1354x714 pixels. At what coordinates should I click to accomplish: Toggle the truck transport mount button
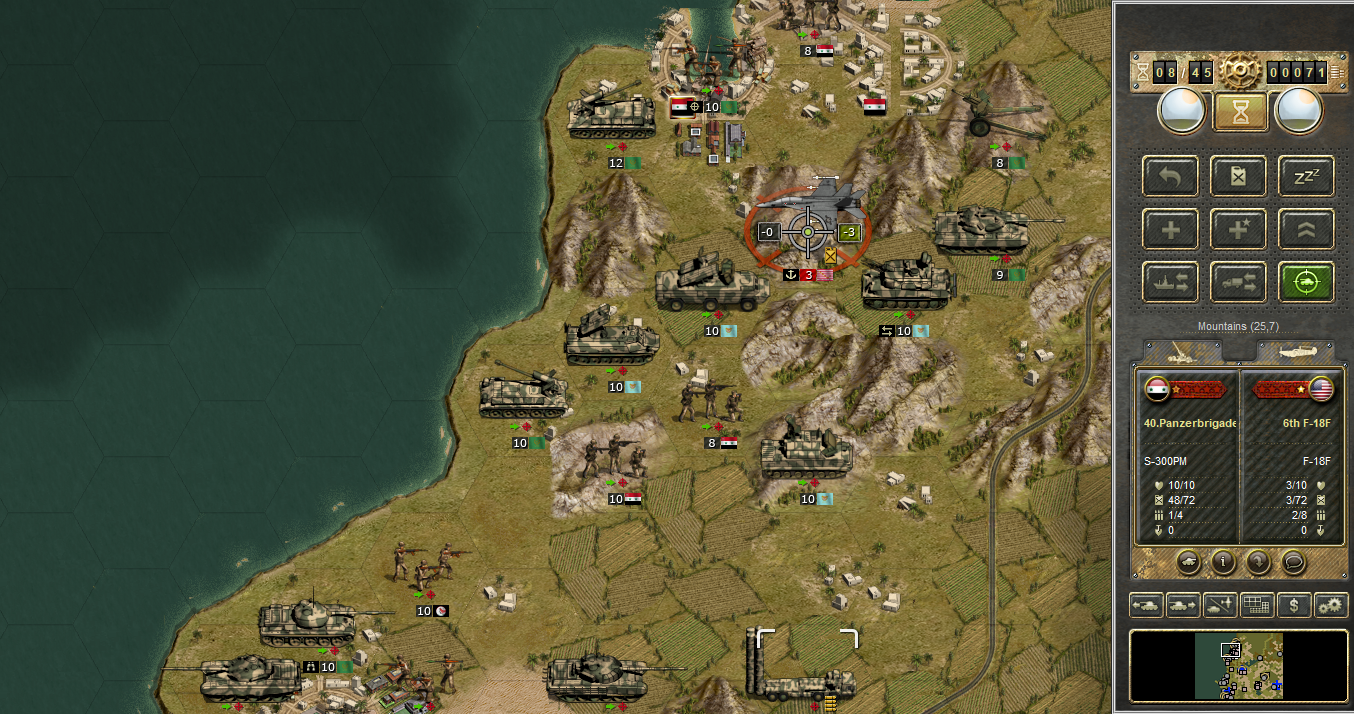(1238, 283)
